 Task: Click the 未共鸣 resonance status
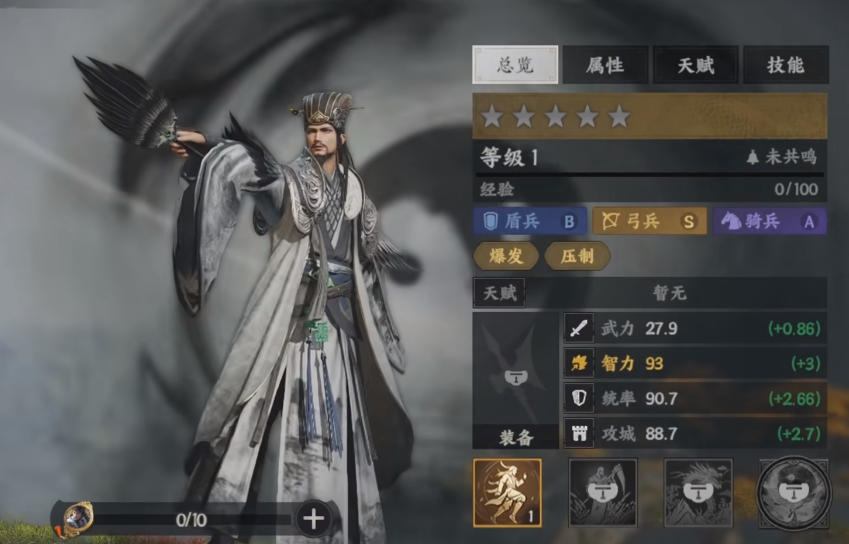pos(782,157)
